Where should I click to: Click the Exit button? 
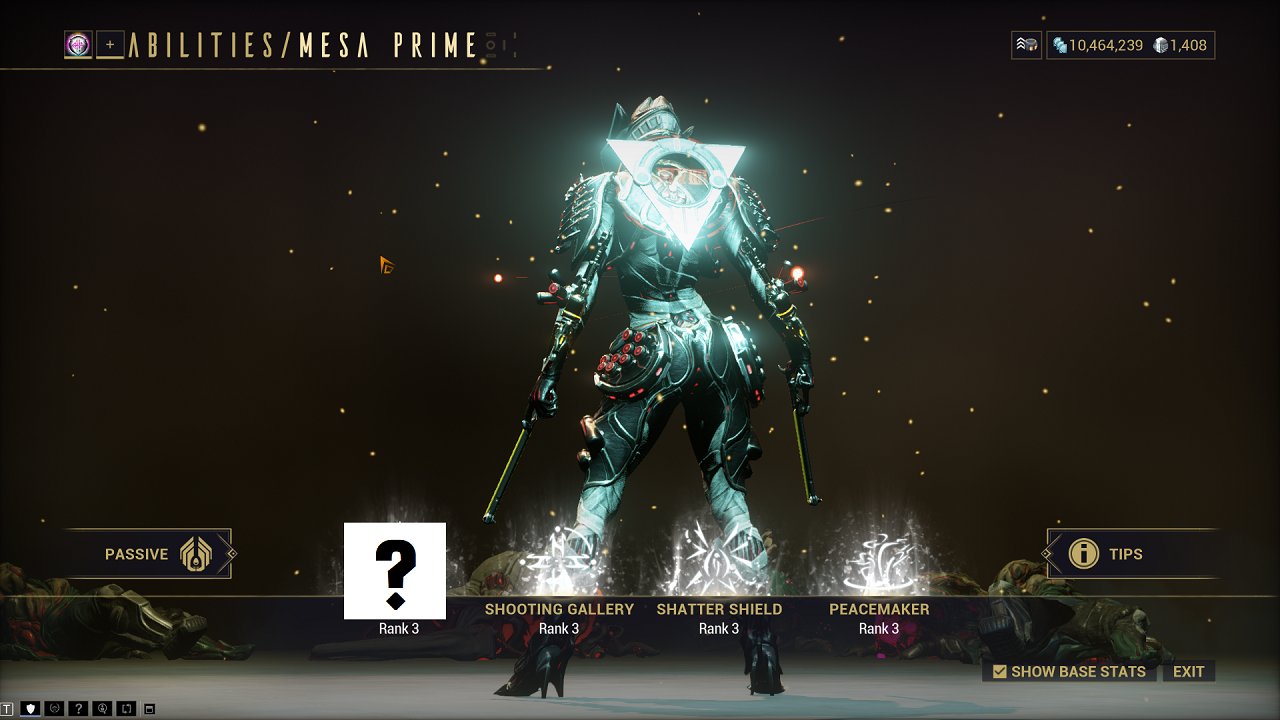pos(1189,671)
